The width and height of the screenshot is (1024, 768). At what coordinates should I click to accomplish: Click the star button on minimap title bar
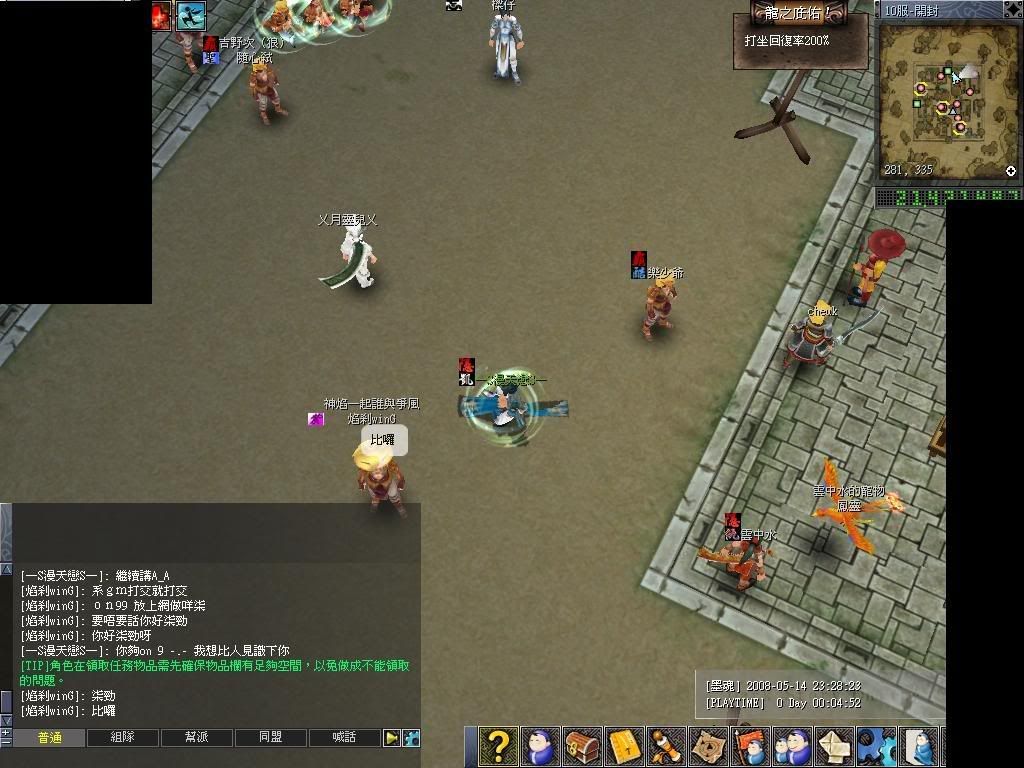[x=1011, y=10]
